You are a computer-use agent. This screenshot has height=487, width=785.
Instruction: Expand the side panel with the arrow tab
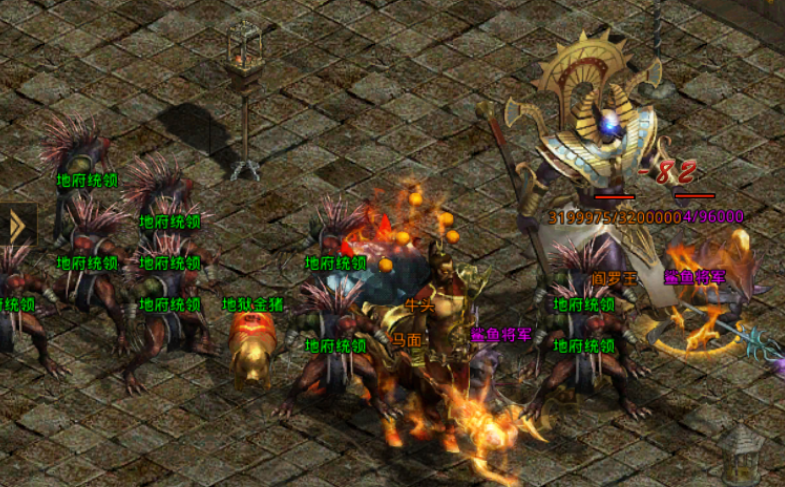click(x=17, y=226)
